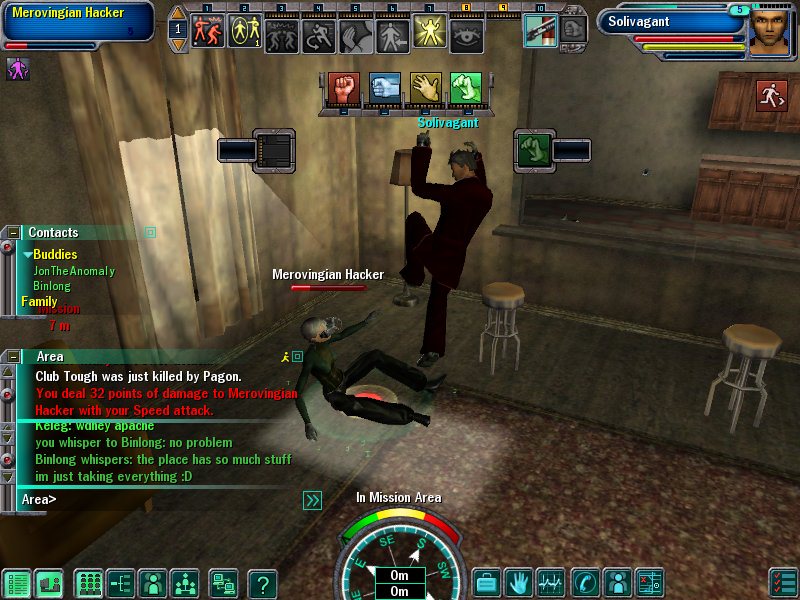Open the open-hand icon in the bottom bar

coord(518,582)
